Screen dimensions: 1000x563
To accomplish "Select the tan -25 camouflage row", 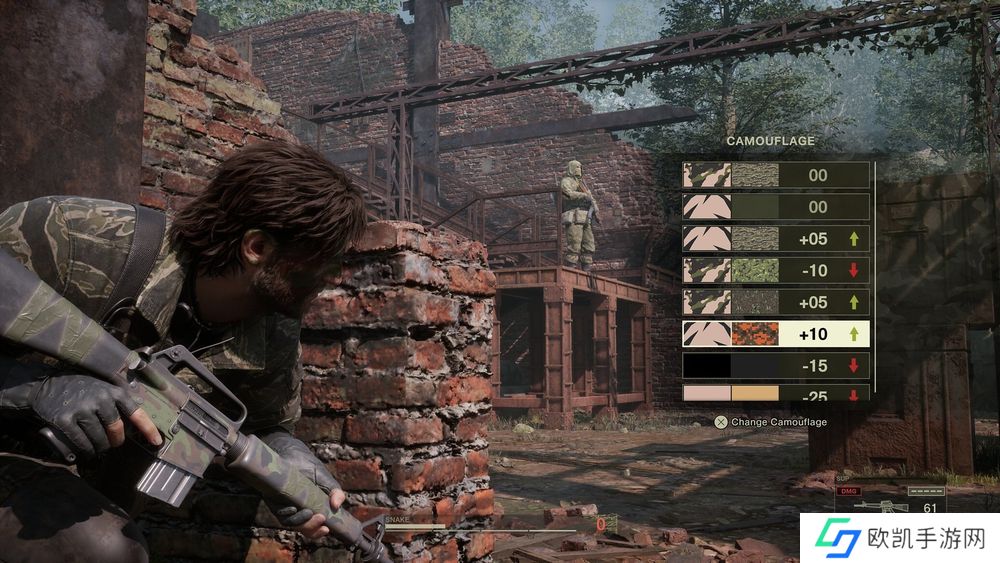I will (775, 394).
